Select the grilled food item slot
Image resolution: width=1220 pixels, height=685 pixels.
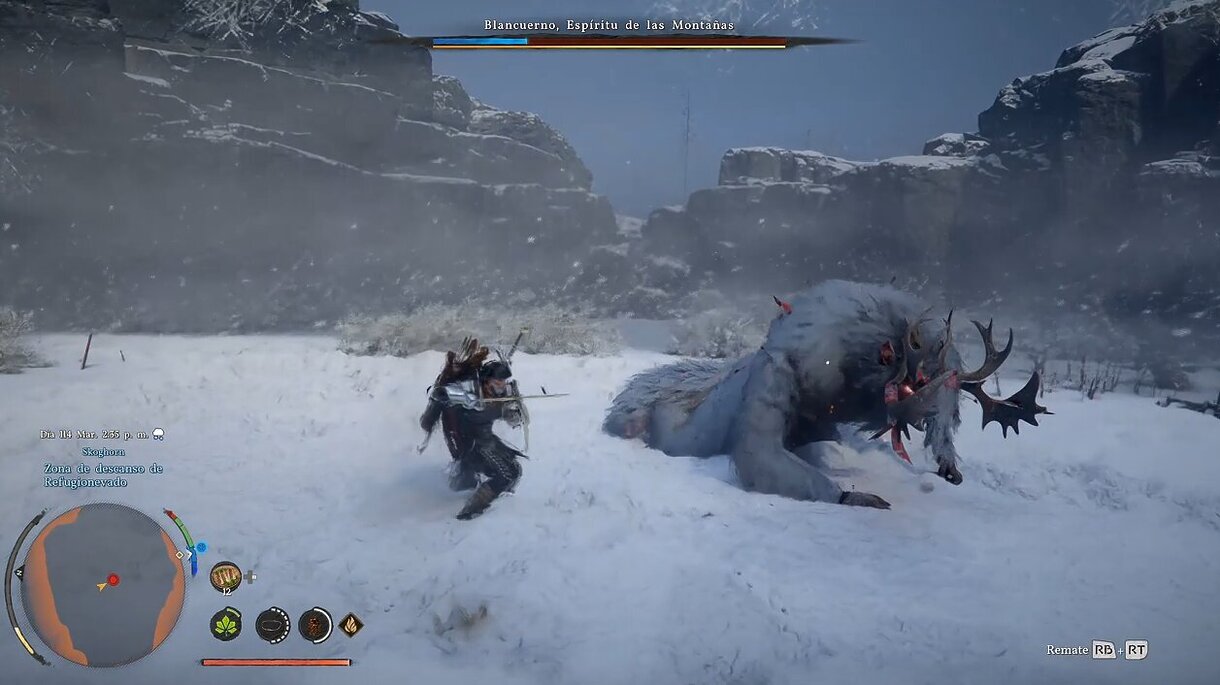(x=226, y=576)
